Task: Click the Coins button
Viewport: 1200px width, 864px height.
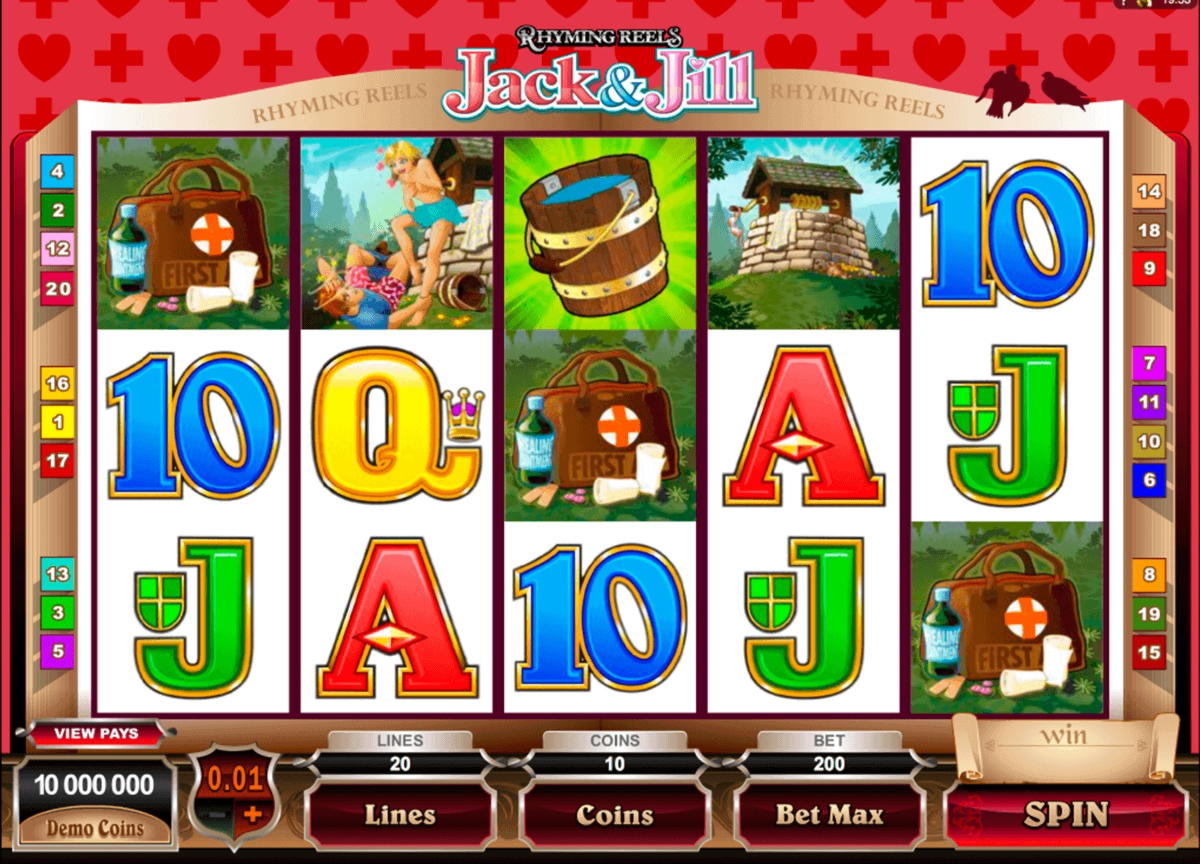Action: 614,815
